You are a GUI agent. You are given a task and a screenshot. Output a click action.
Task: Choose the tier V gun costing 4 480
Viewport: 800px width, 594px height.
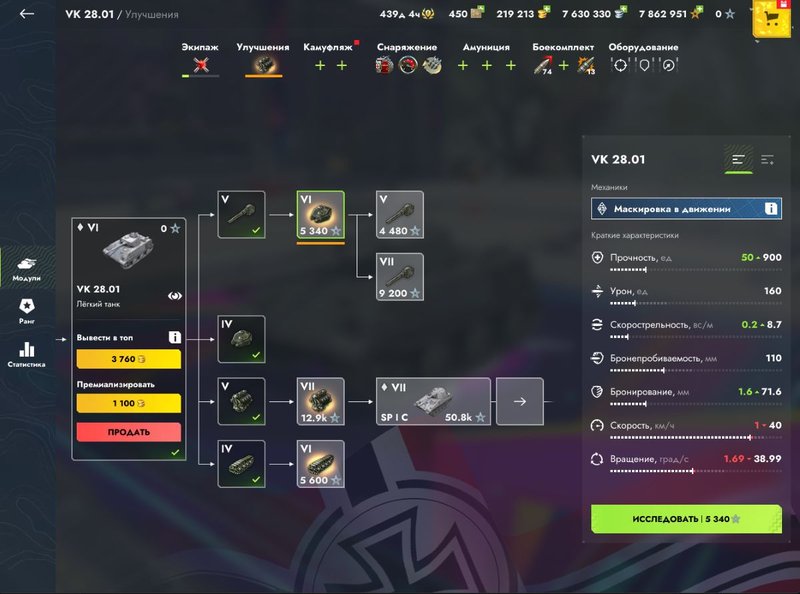[399, 215]
